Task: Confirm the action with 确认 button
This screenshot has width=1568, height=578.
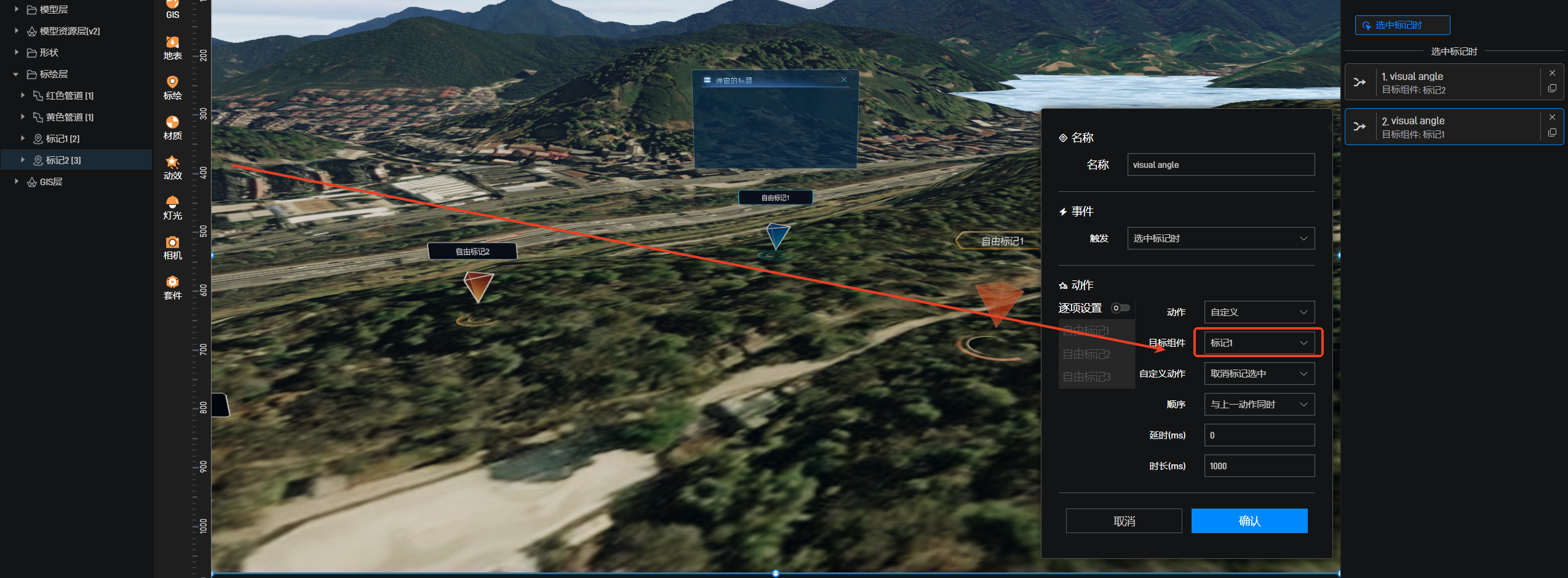Action: tap(1249, 521)
